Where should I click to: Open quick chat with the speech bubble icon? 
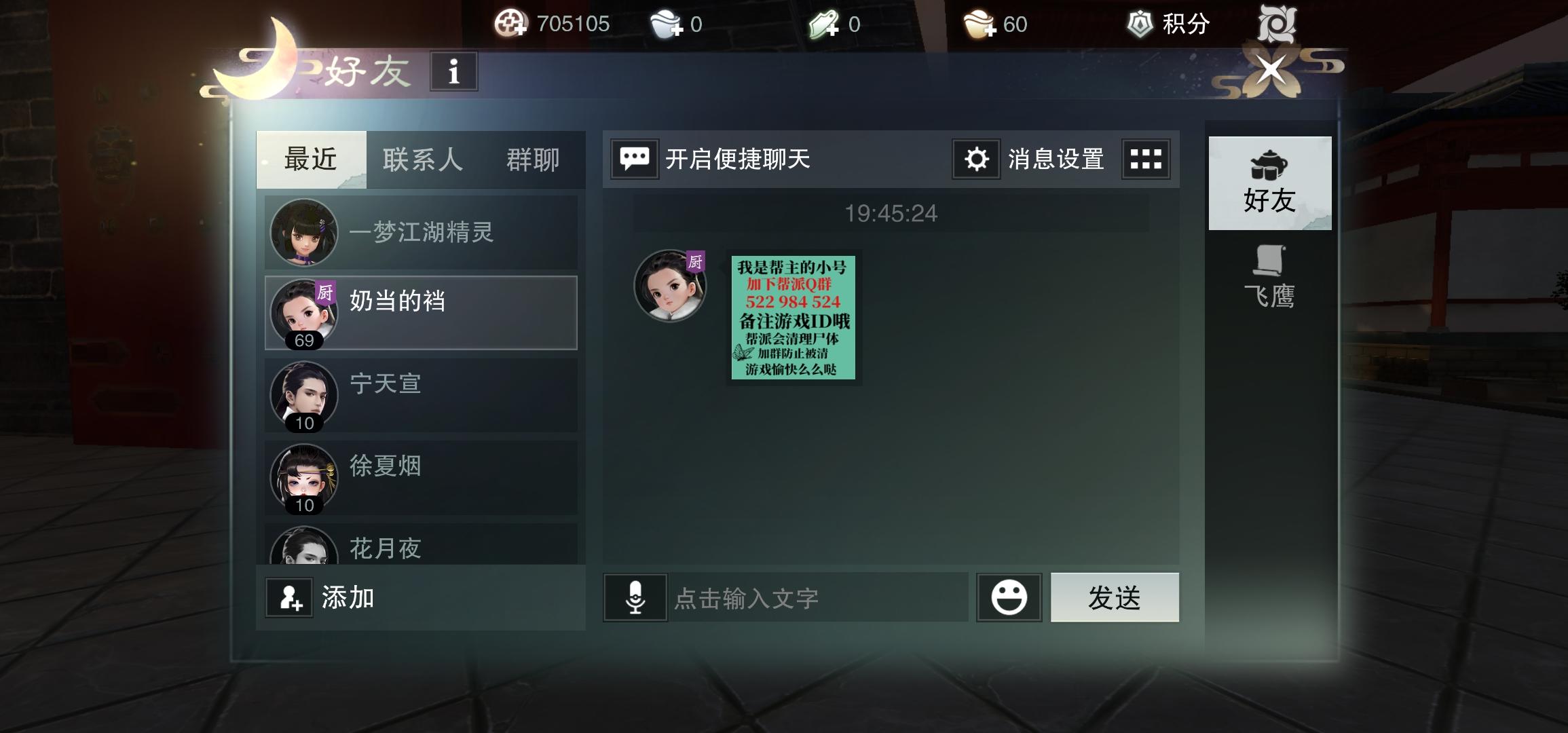[635, 159]
